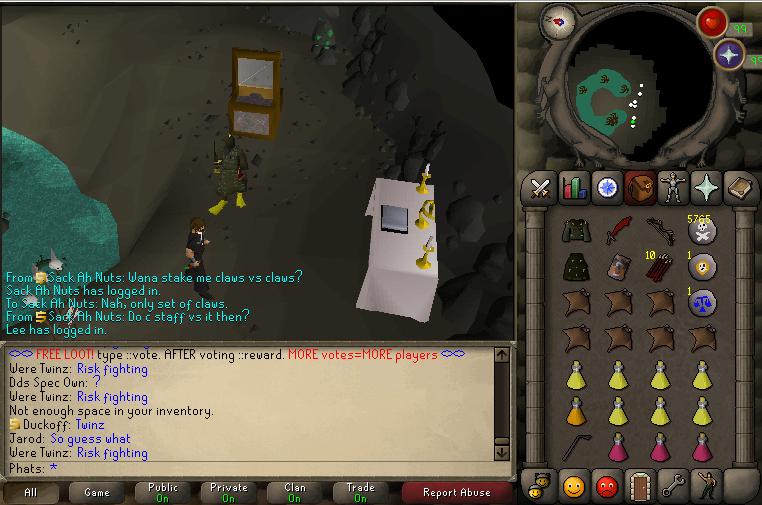
Task: Open the red-face Ignore List tab
Action: click(607, 486)
